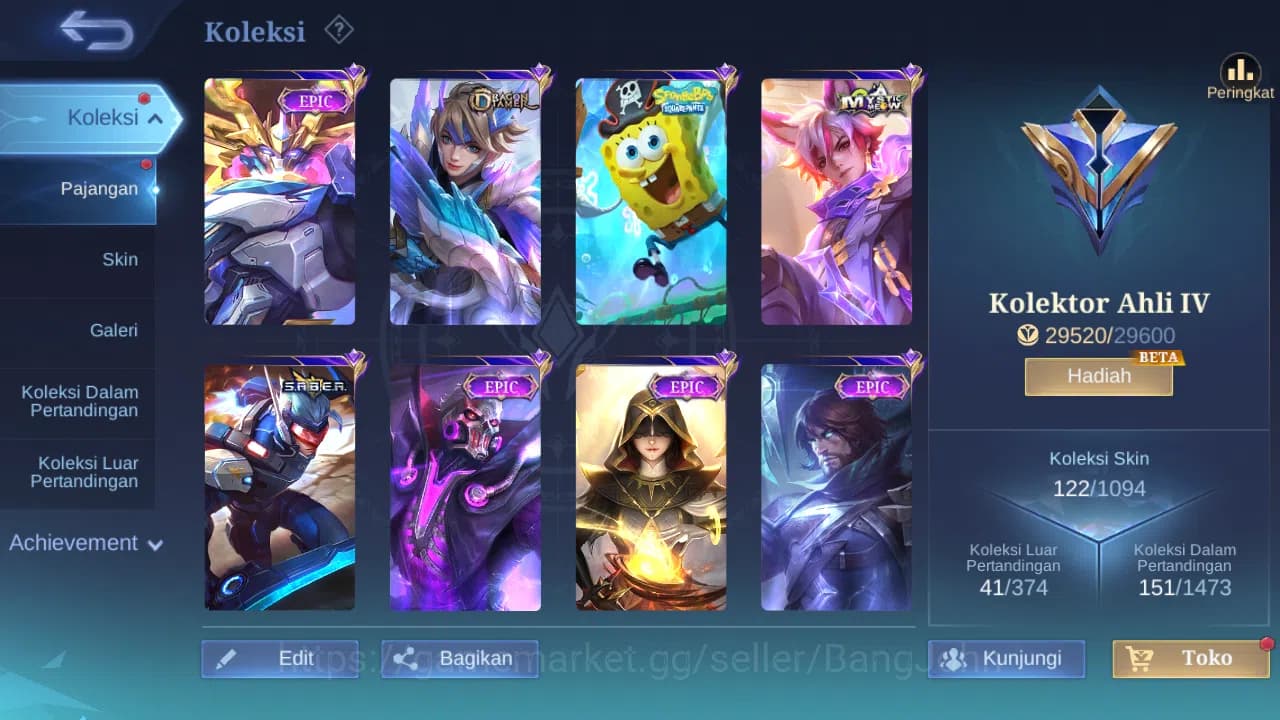Click the collection points coin icon

(1028, 336)
